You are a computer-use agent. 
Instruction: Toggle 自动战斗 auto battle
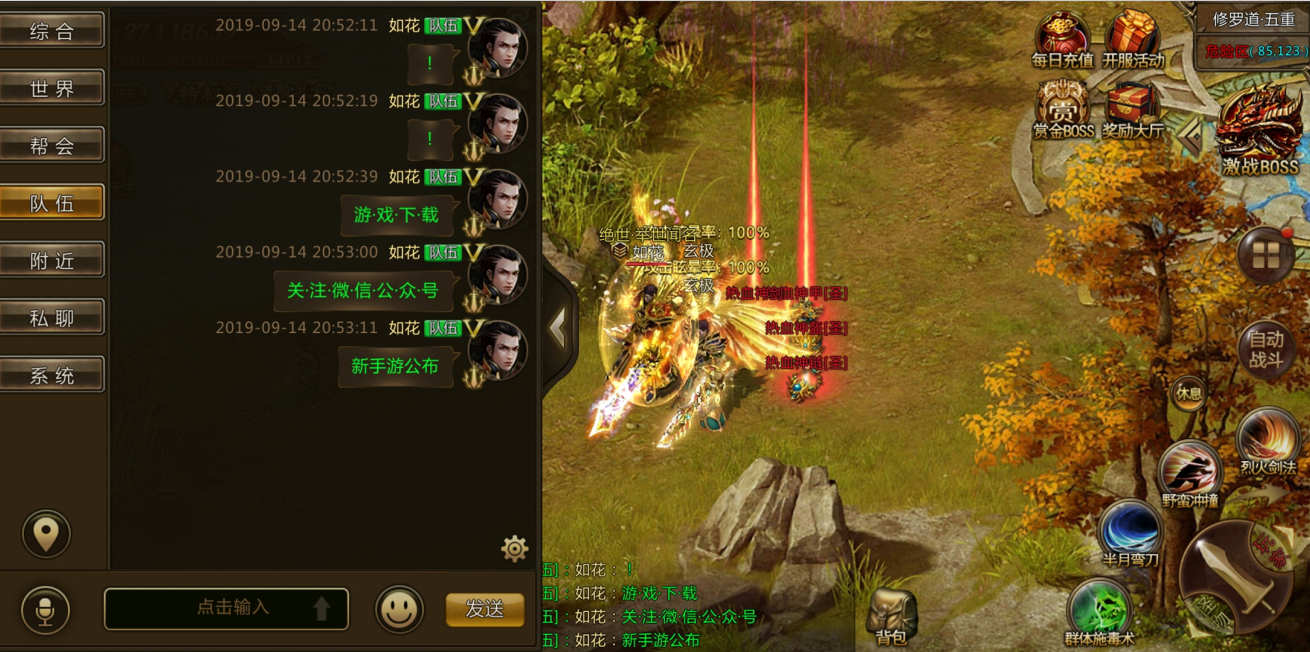click(1266, 349)
